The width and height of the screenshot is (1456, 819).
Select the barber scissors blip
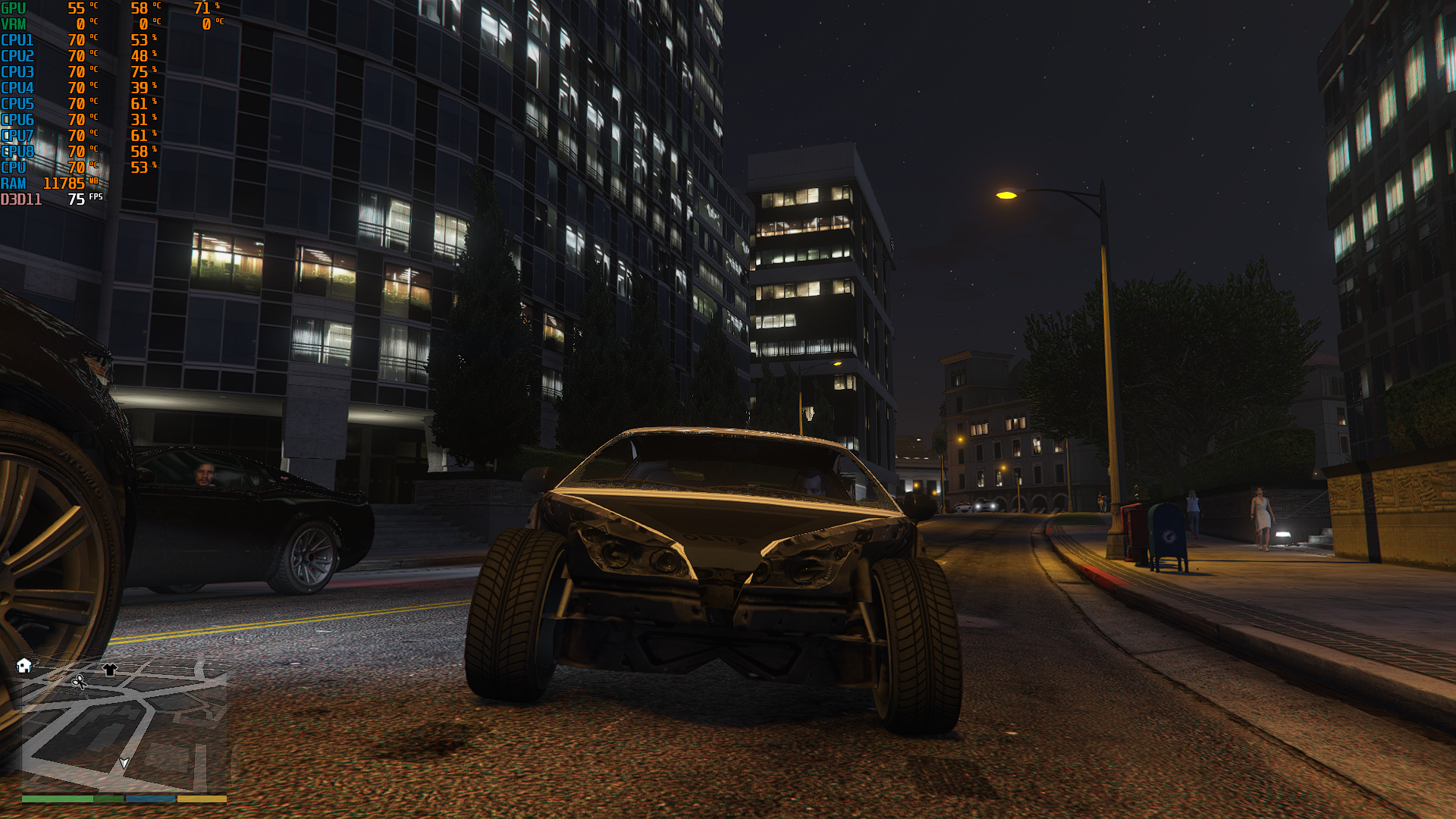[79, 682]
